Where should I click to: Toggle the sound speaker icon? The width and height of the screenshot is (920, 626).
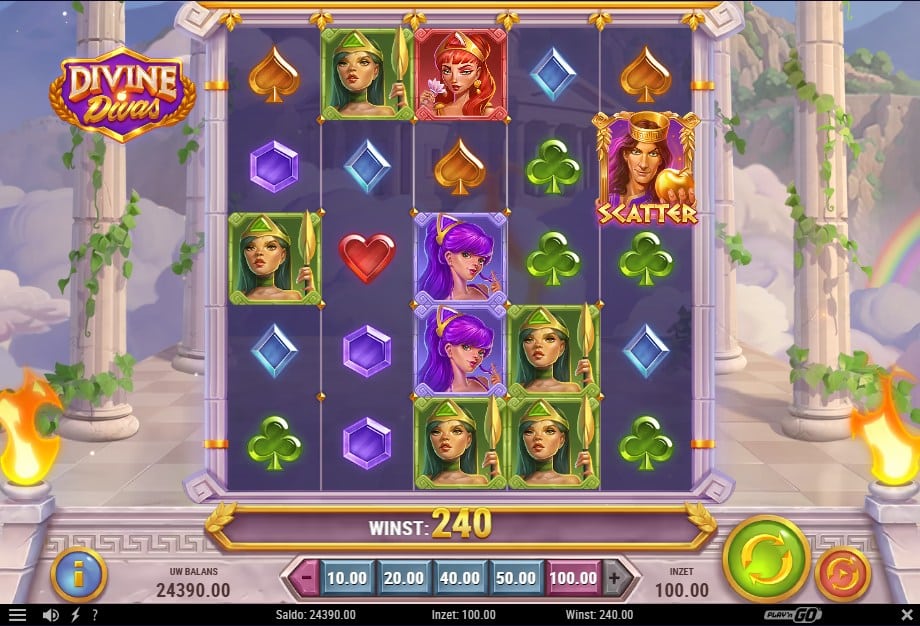pyautogui.click(x=50, y=615)
